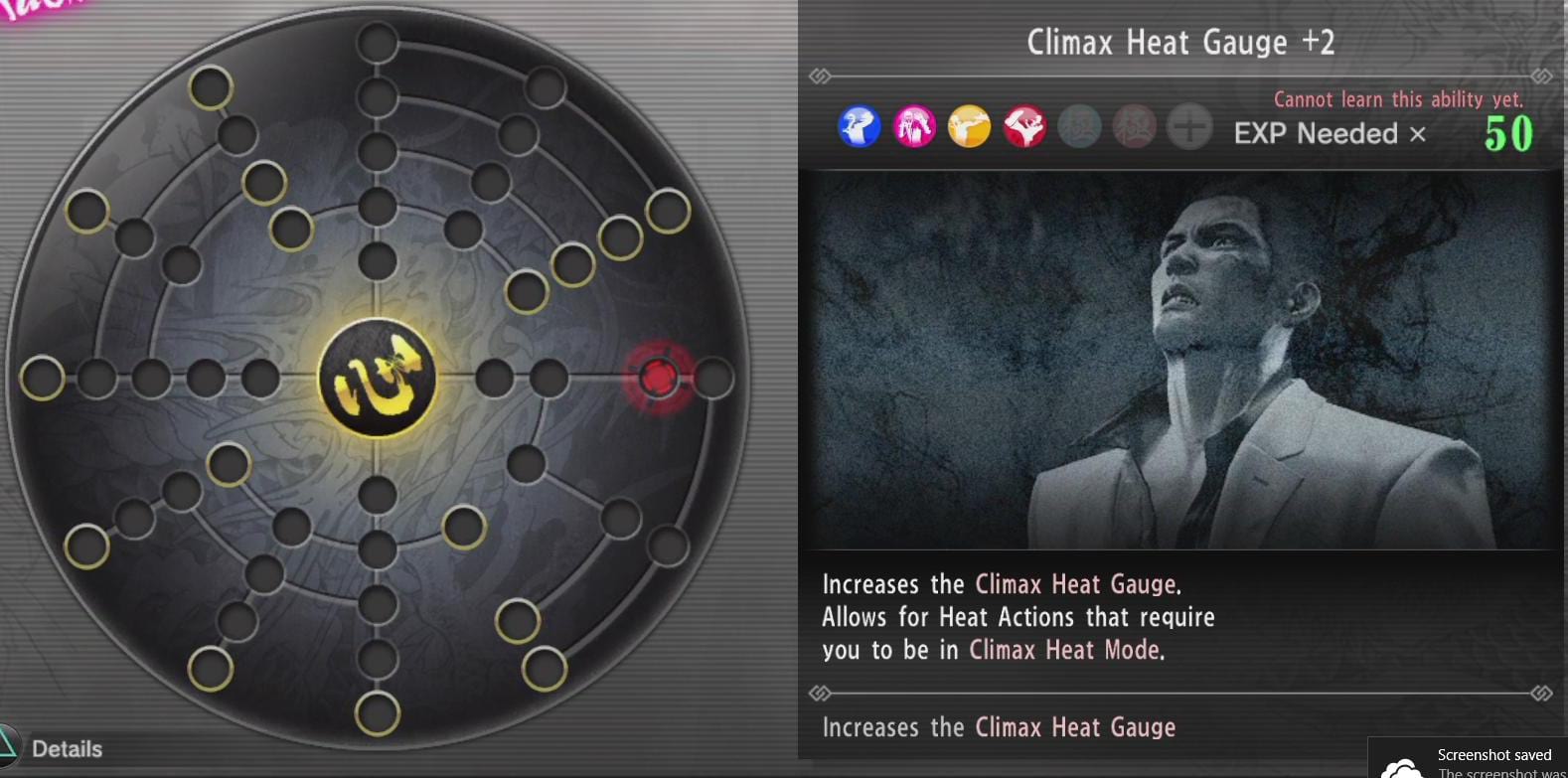Viewport: 1568px width, 778px height.
Task: Click the plus-sign ability category icon
Action: tap(1189, 127)
